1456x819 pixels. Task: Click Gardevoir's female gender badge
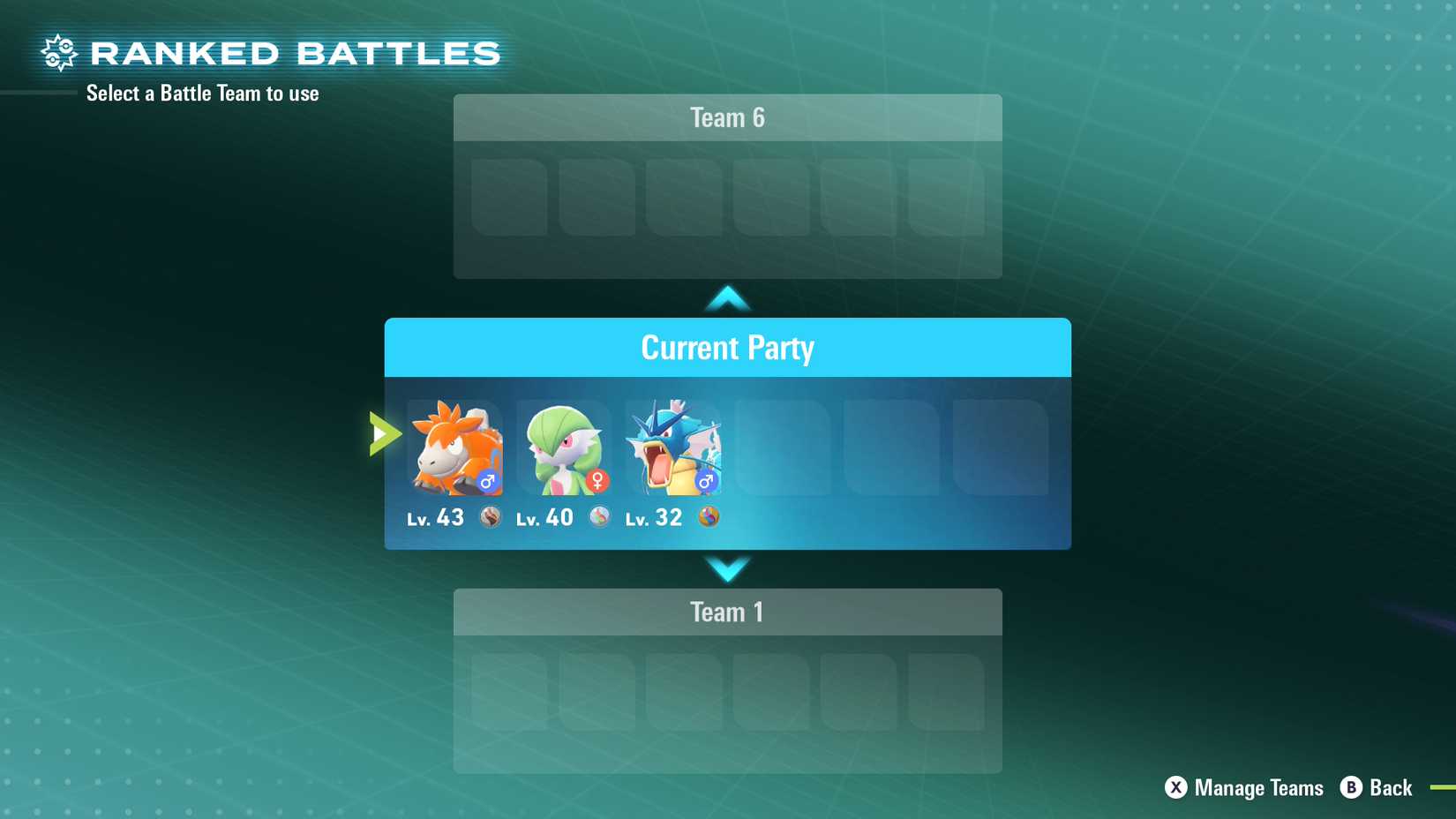coord(596,482)
